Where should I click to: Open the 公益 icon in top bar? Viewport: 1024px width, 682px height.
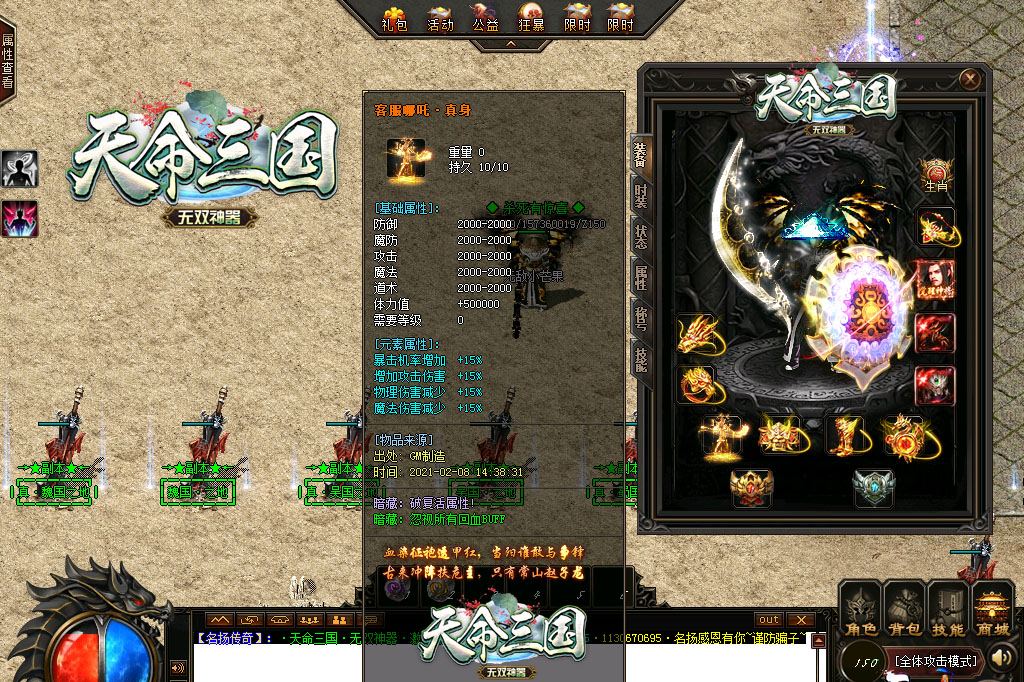click(x=485, y=17)
